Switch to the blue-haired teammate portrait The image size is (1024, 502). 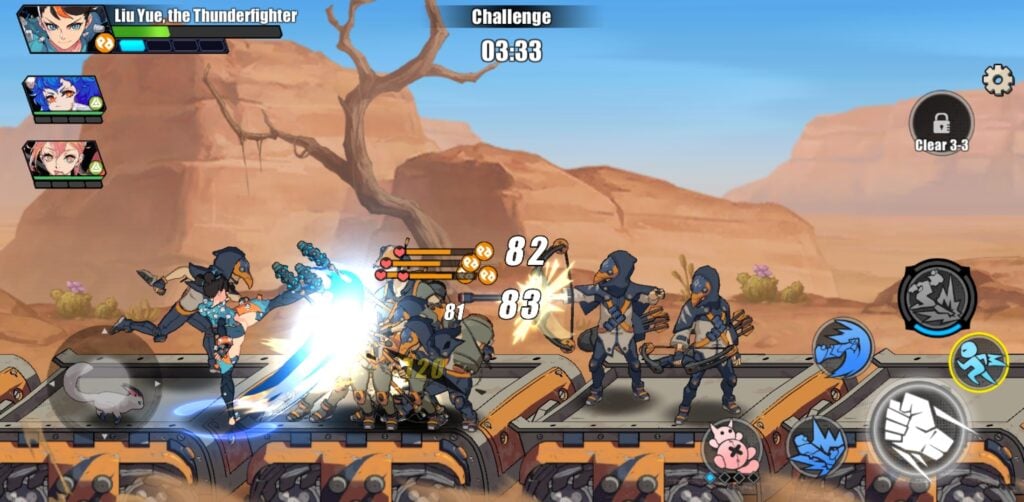coord(62,95)
